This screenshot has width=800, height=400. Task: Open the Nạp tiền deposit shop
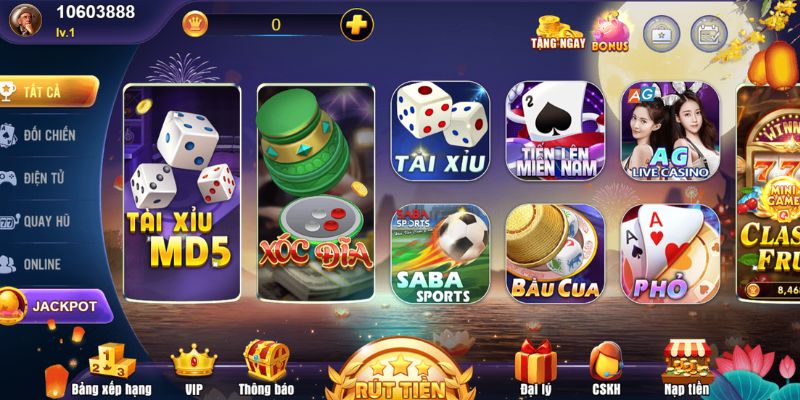(x=686, y=367)
